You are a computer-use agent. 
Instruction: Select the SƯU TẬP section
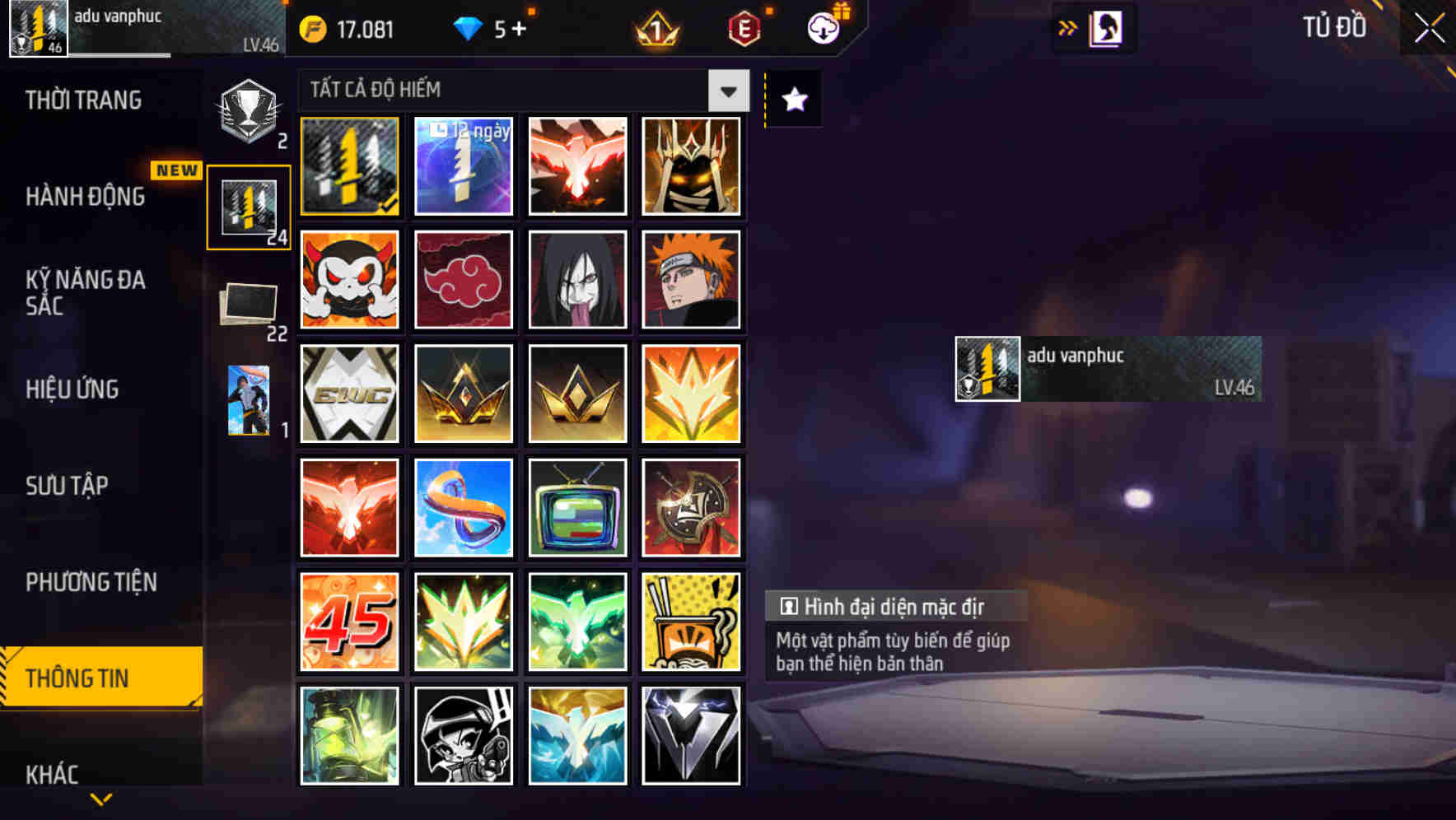coord(69,486)
